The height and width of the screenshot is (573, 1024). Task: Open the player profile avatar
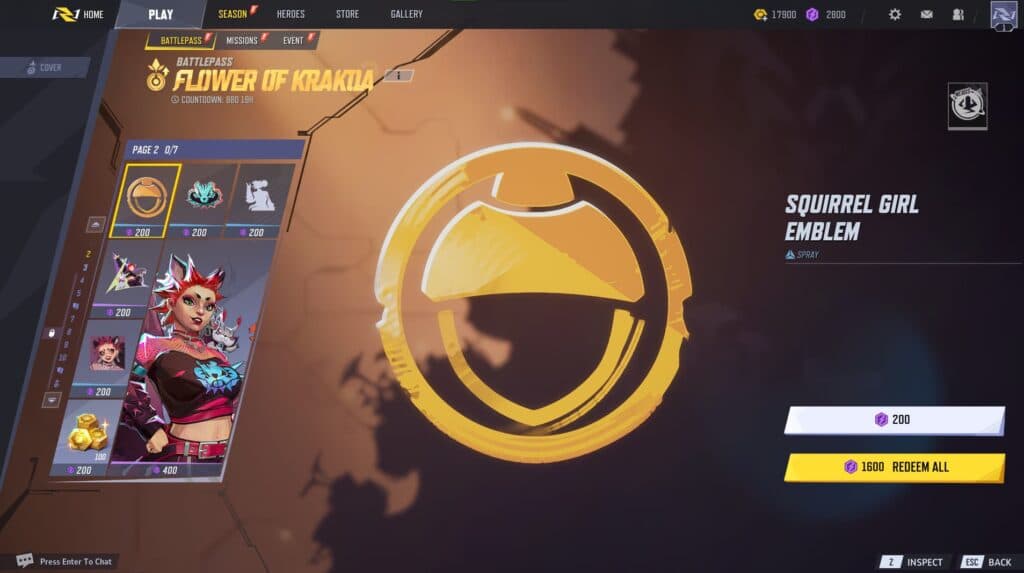[1003, 15]
